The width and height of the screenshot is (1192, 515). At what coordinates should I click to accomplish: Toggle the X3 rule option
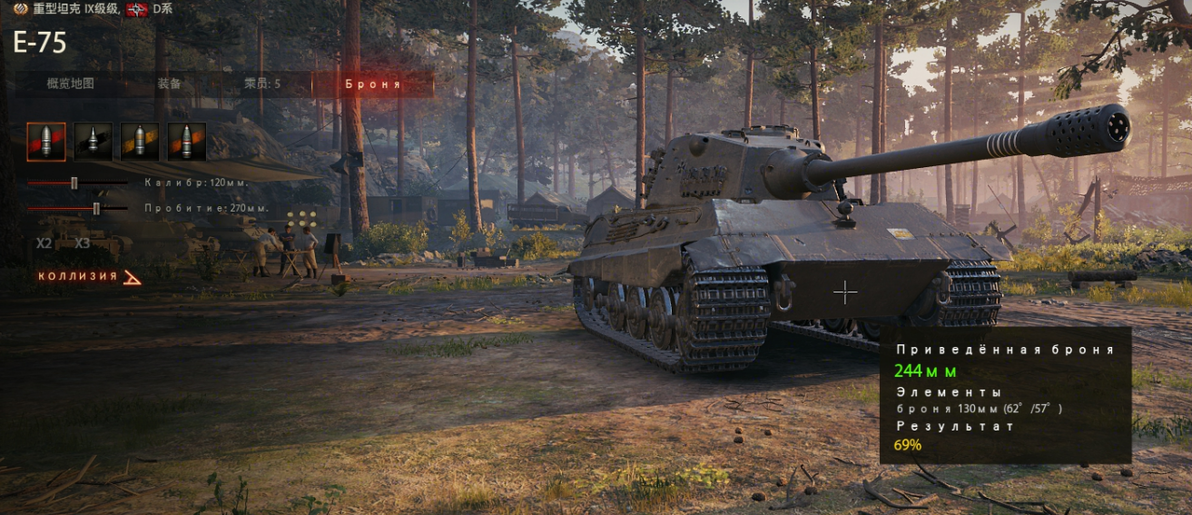[x=82, y=243]
